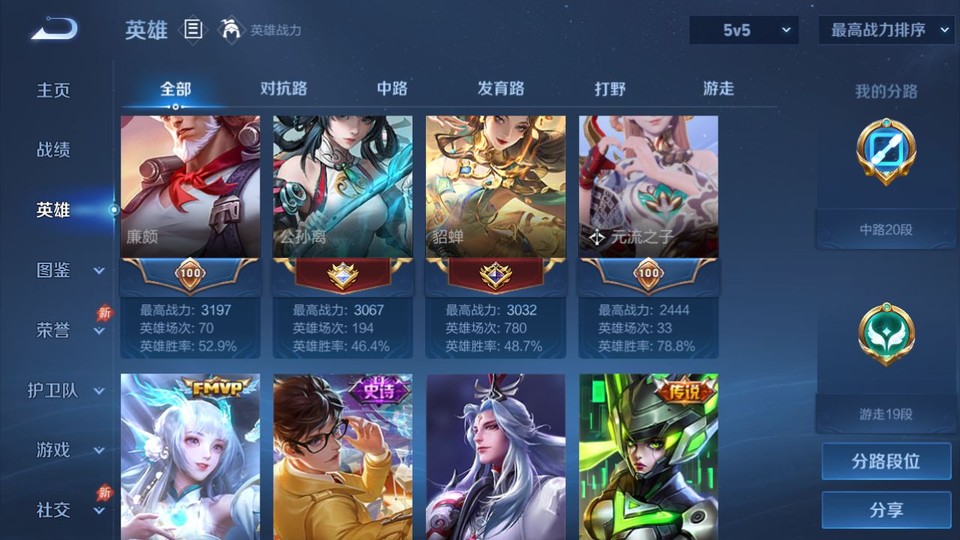The image size is (960, 540).
Task: Click the 分路段位 button
Action: pos(886,462)
